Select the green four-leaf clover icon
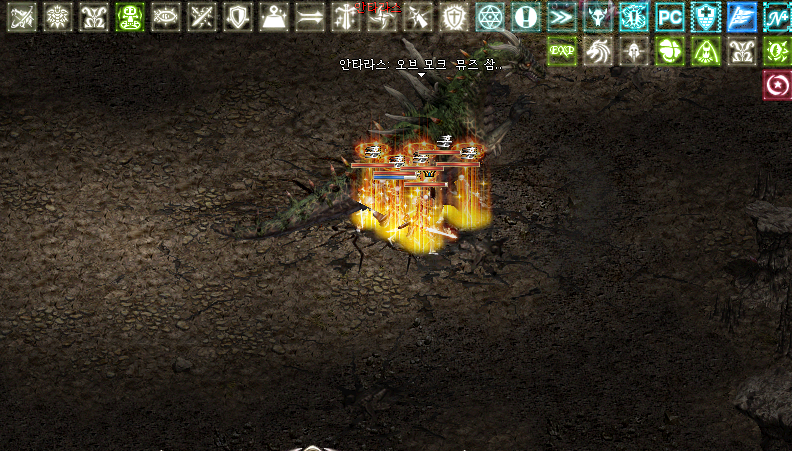792x451 pixels. (x=670, y=51)
